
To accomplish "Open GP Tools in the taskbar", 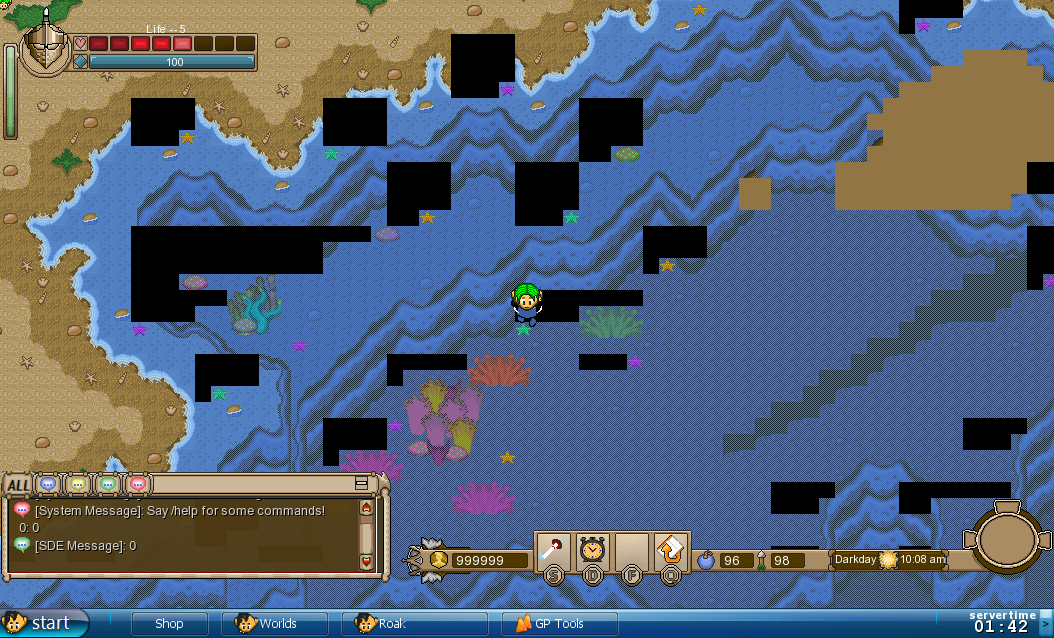I will click(x=559, y=624).
